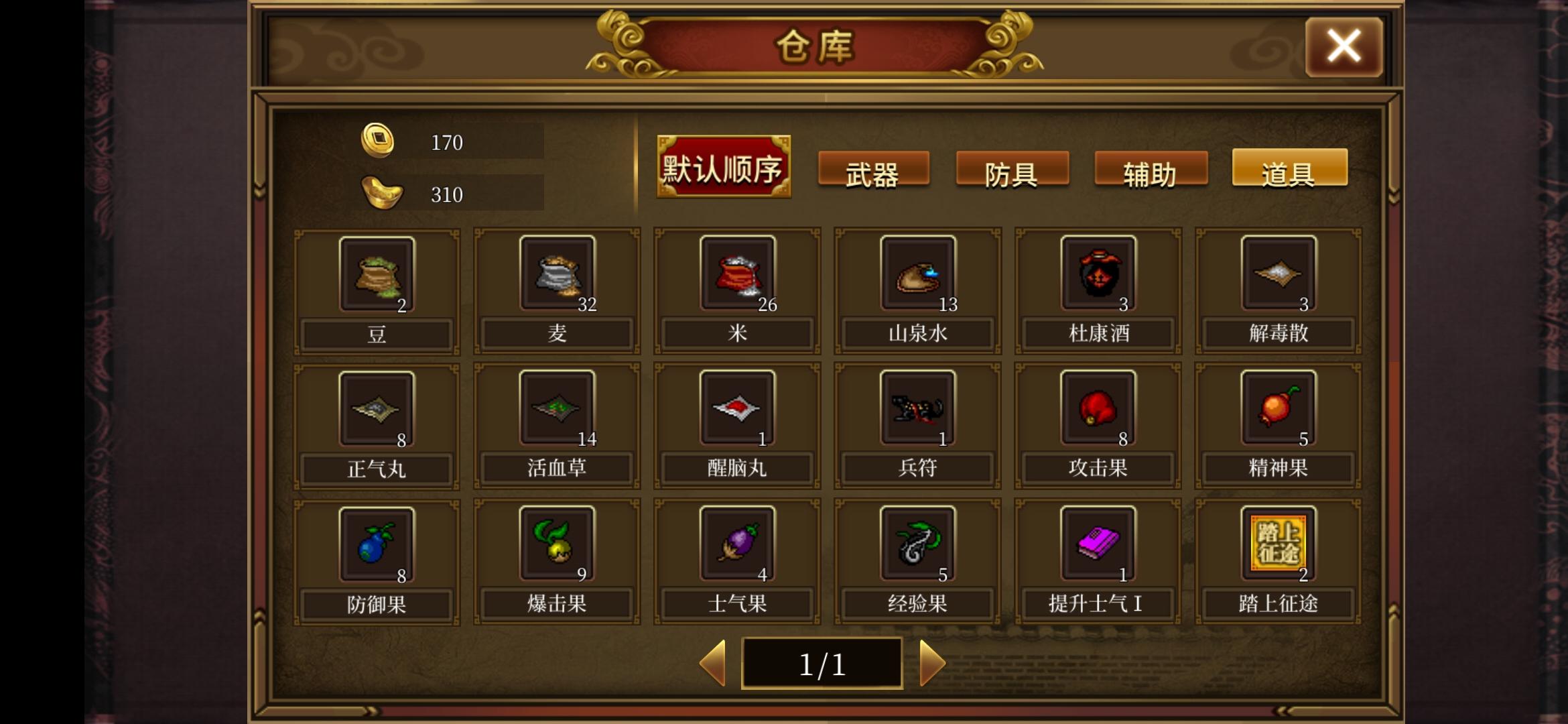
Task: Select the 经验果 experience fruit icon
Action: click(x=917, y=543)
